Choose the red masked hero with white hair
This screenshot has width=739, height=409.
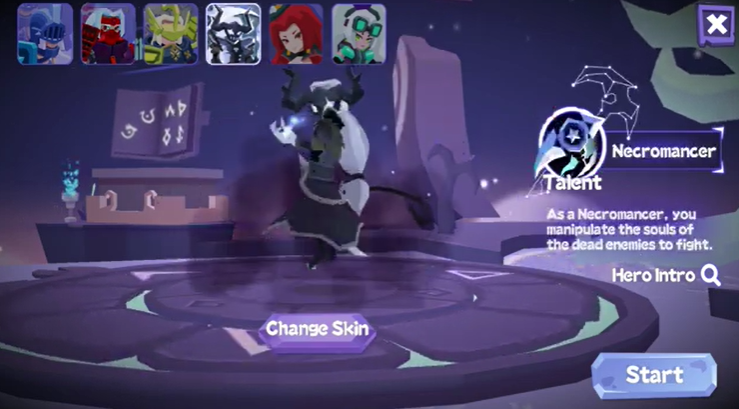pos(108,34)
